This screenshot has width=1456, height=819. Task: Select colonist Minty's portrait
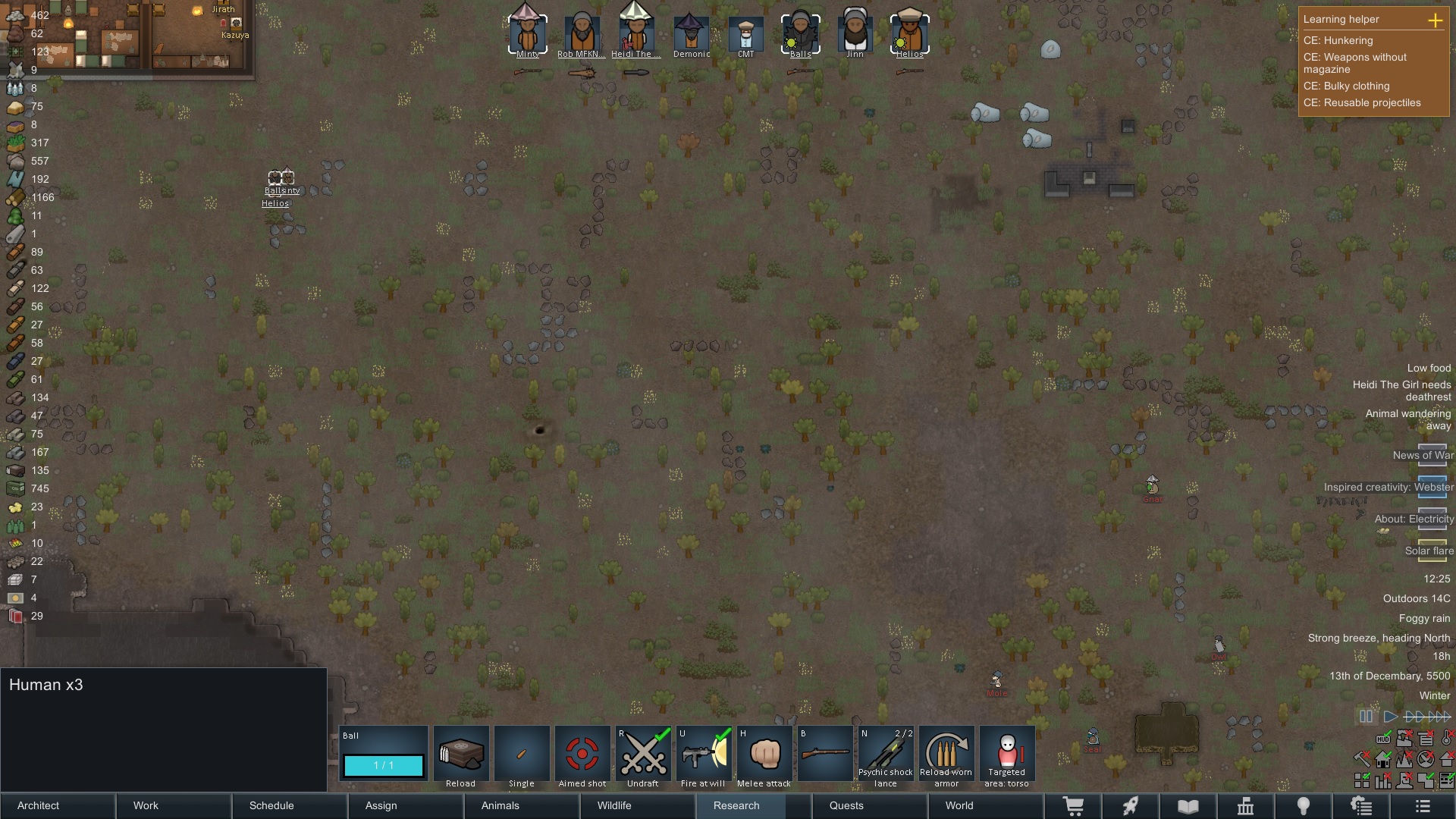[527, 32]
